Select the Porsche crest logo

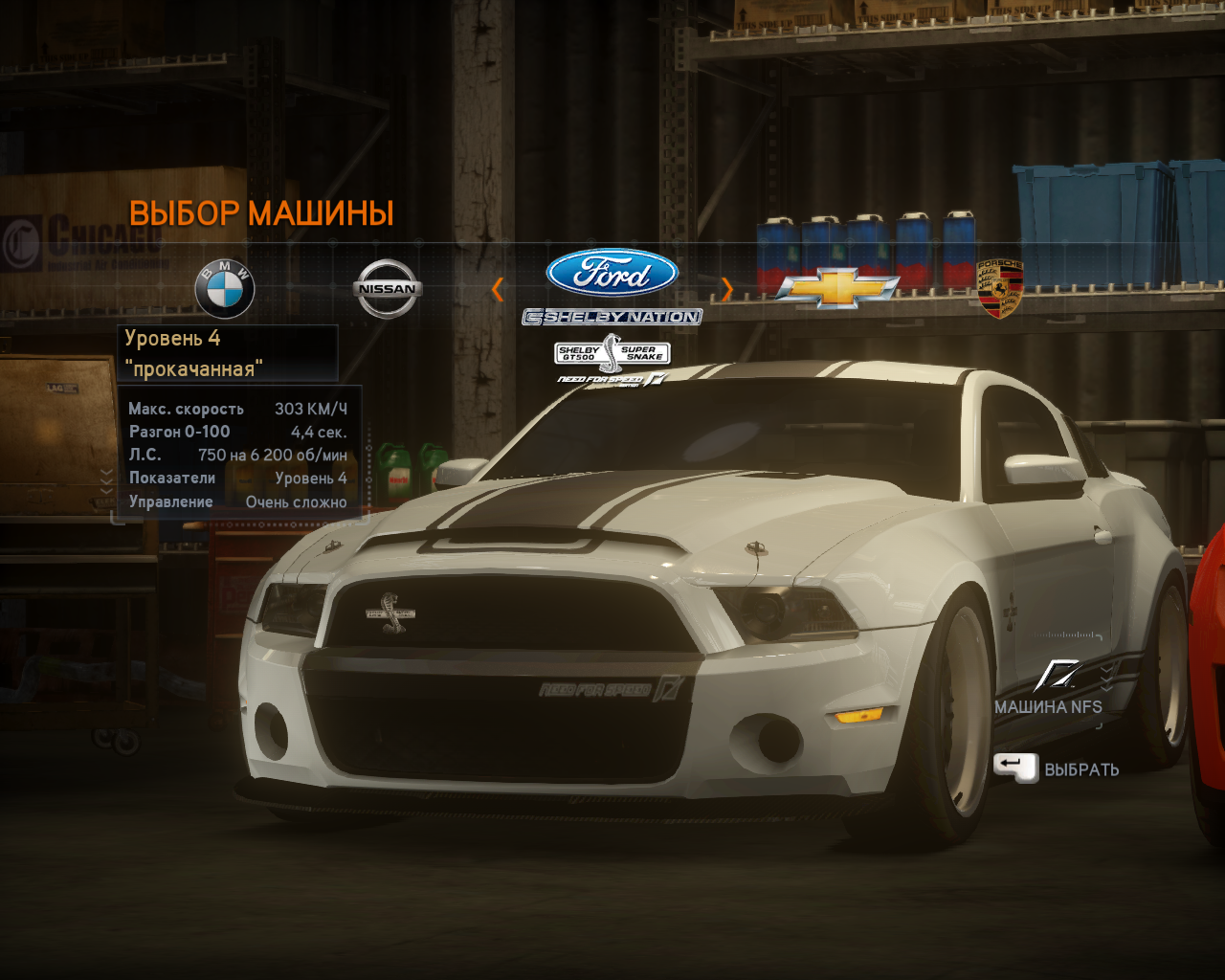1000,288
